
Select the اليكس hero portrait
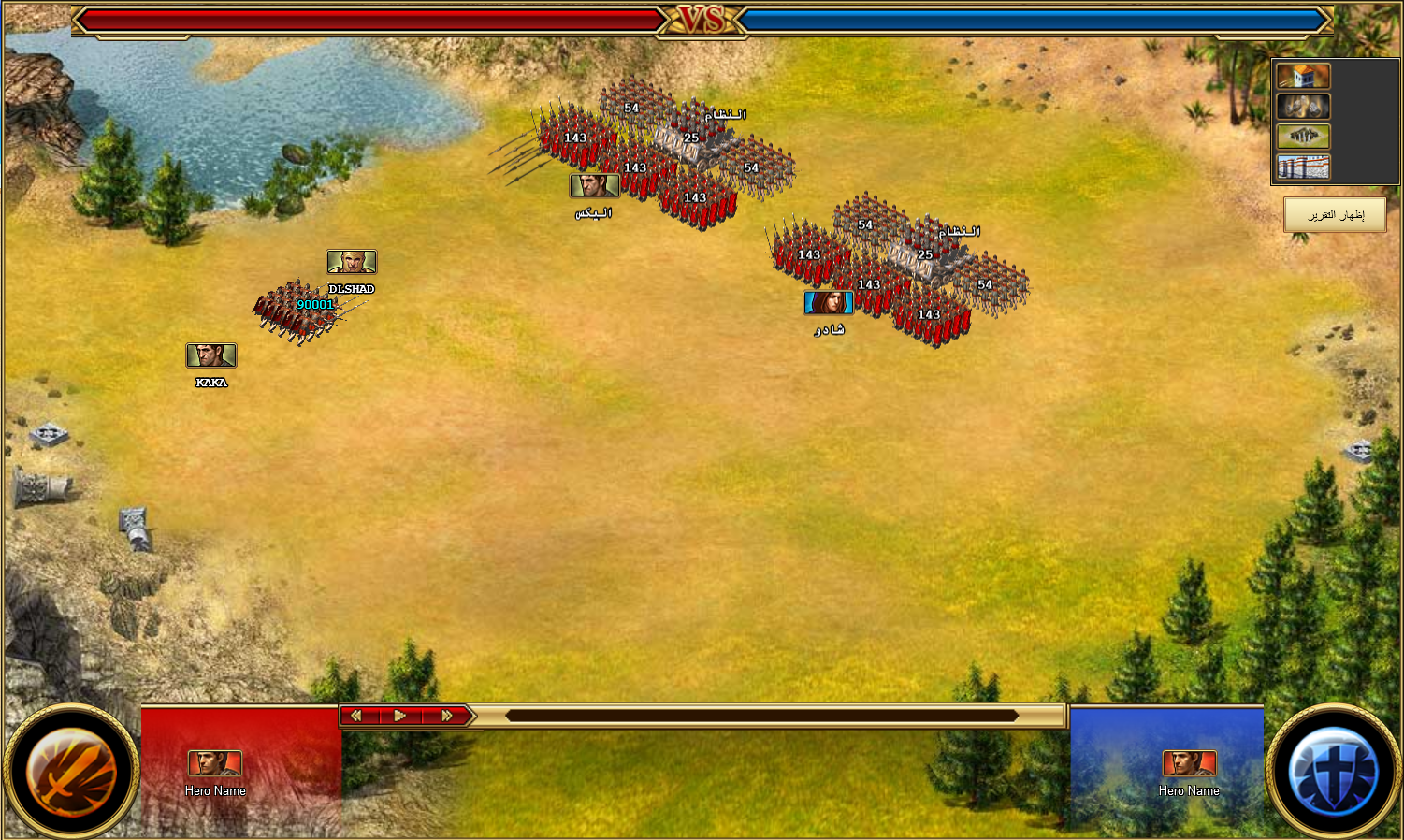594,185
